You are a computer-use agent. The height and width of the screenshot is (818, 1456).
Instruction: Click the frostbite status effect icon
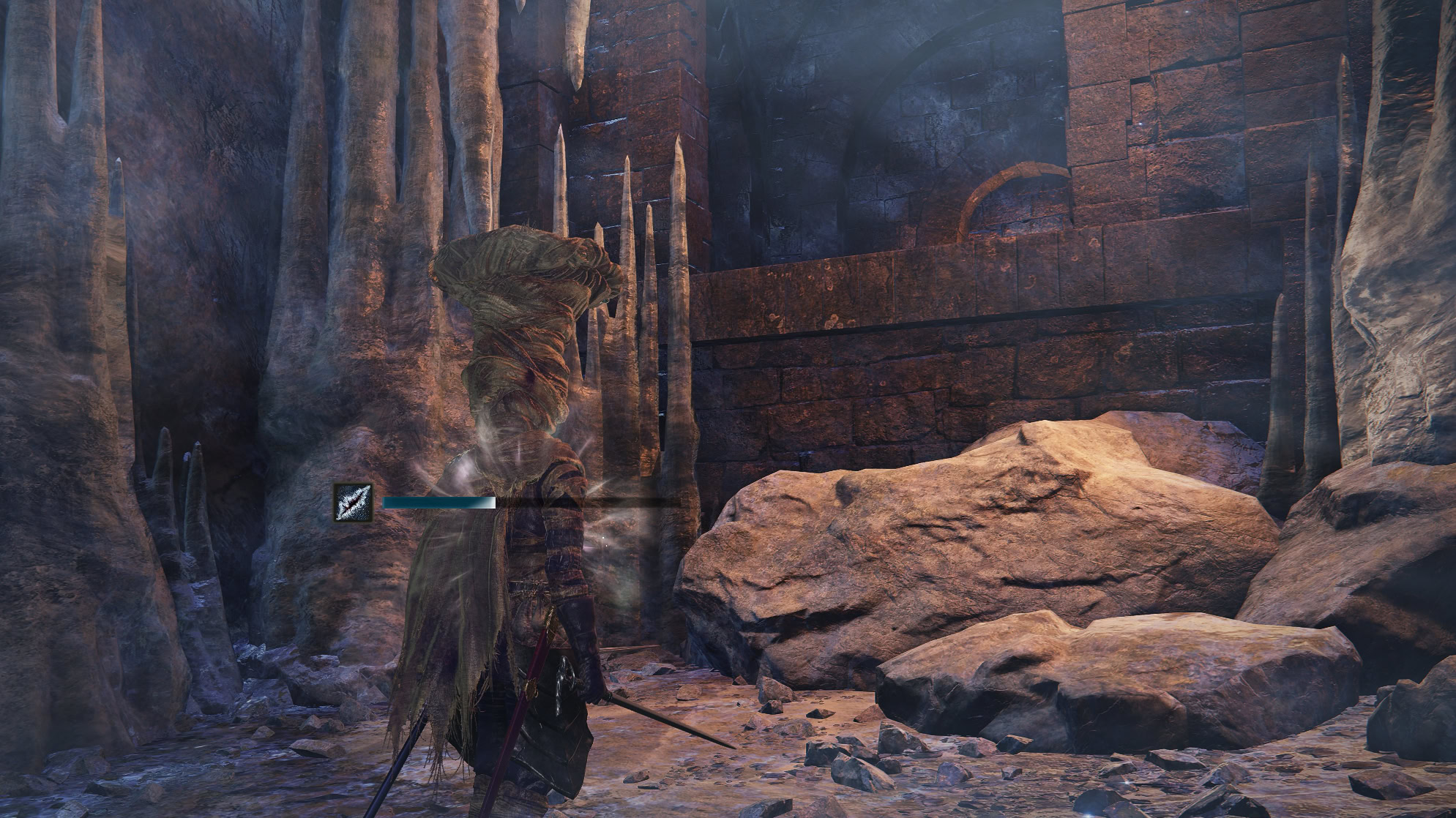tap(354, 503)
